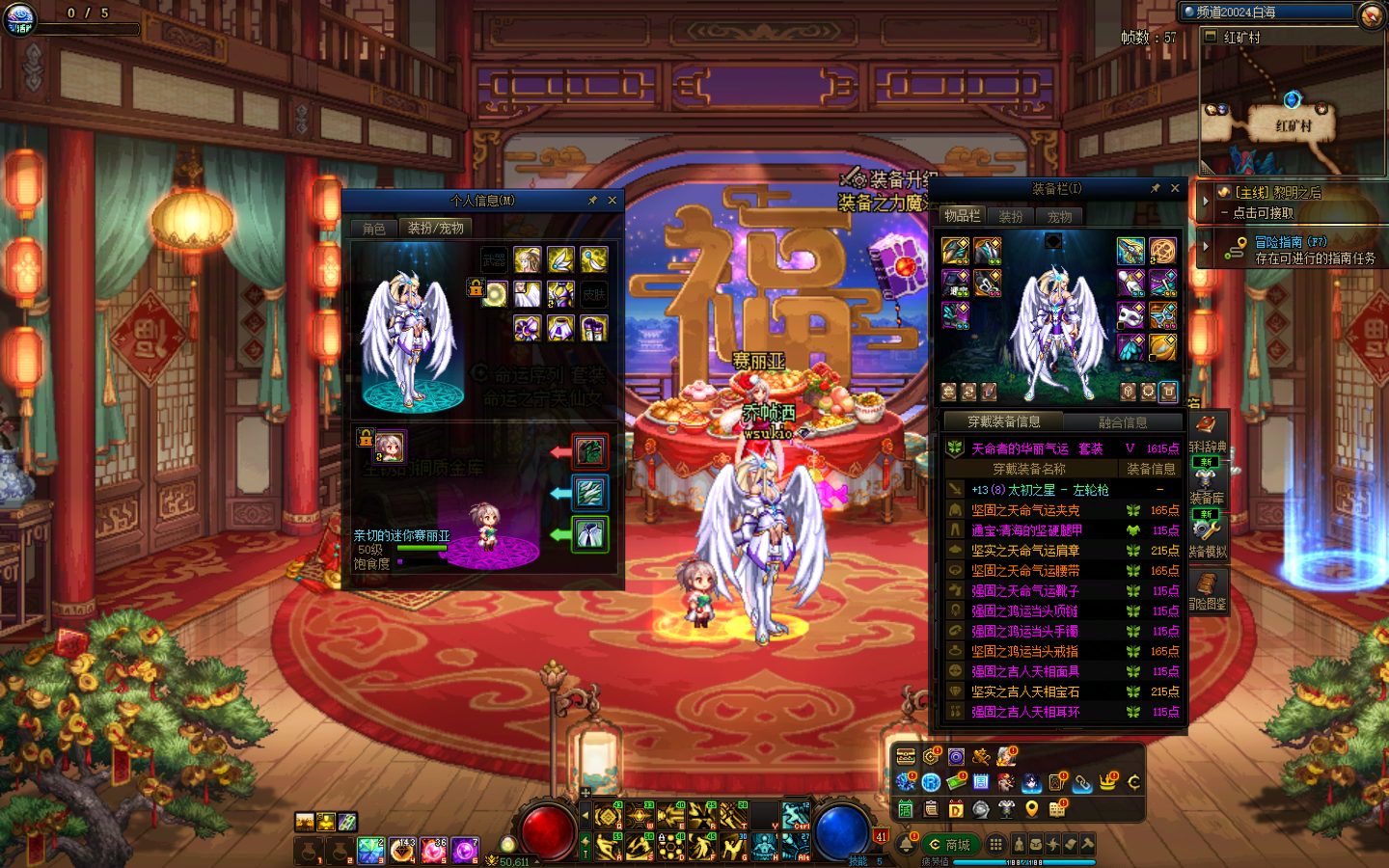Close the 个人信息 window
Screen dimensions: 1389x868
tap(612, 201)
